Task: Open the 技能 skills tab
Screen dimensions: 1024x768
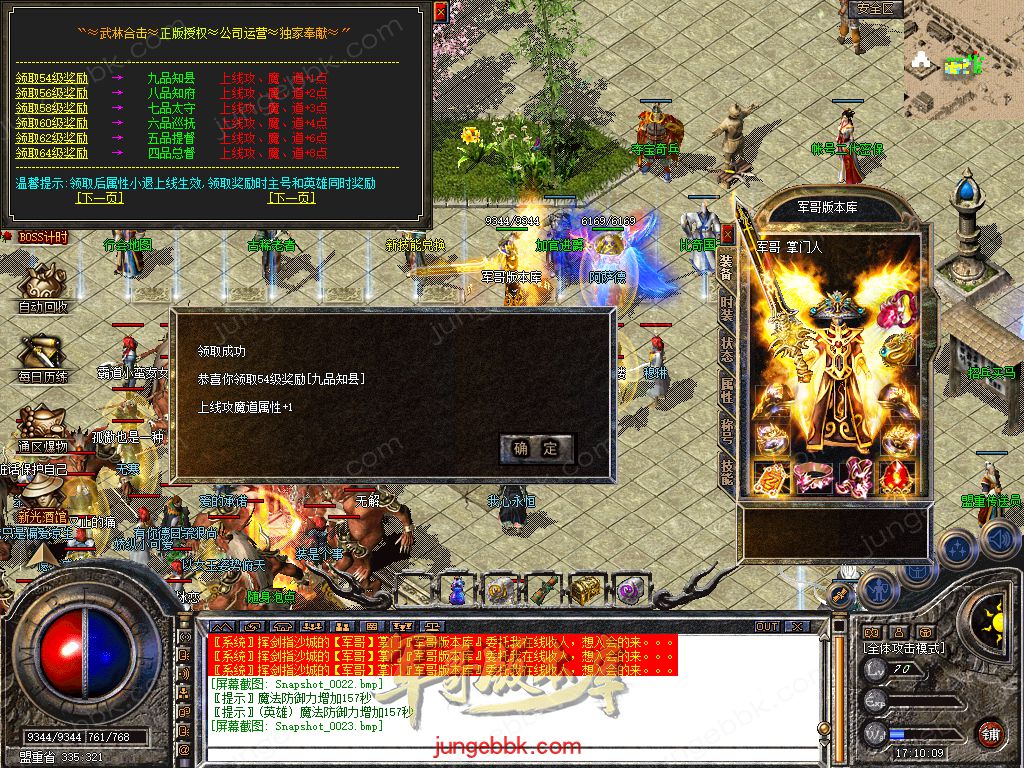Action: (x=727, y=471)
